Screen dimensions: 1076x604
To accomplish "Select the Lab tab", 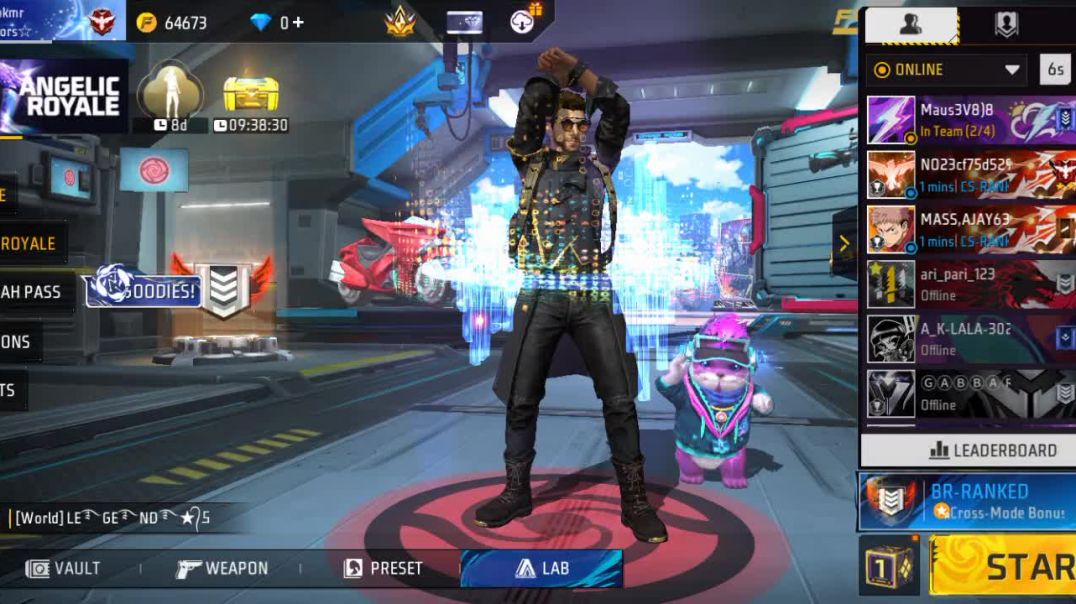I will (x=542, y=568).
